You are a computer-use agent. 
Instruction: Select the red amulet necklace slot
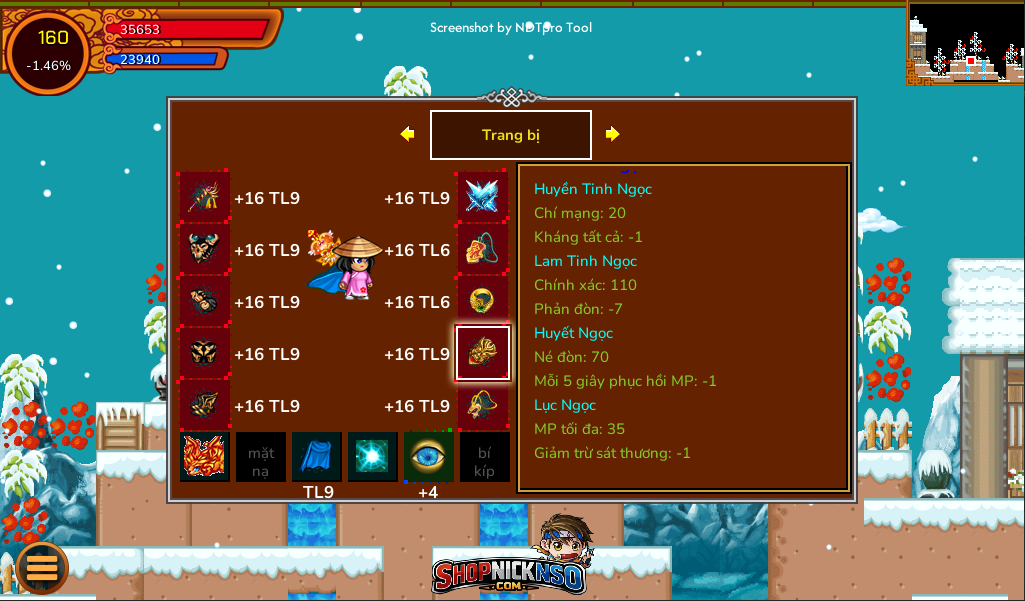click(483, 249)
